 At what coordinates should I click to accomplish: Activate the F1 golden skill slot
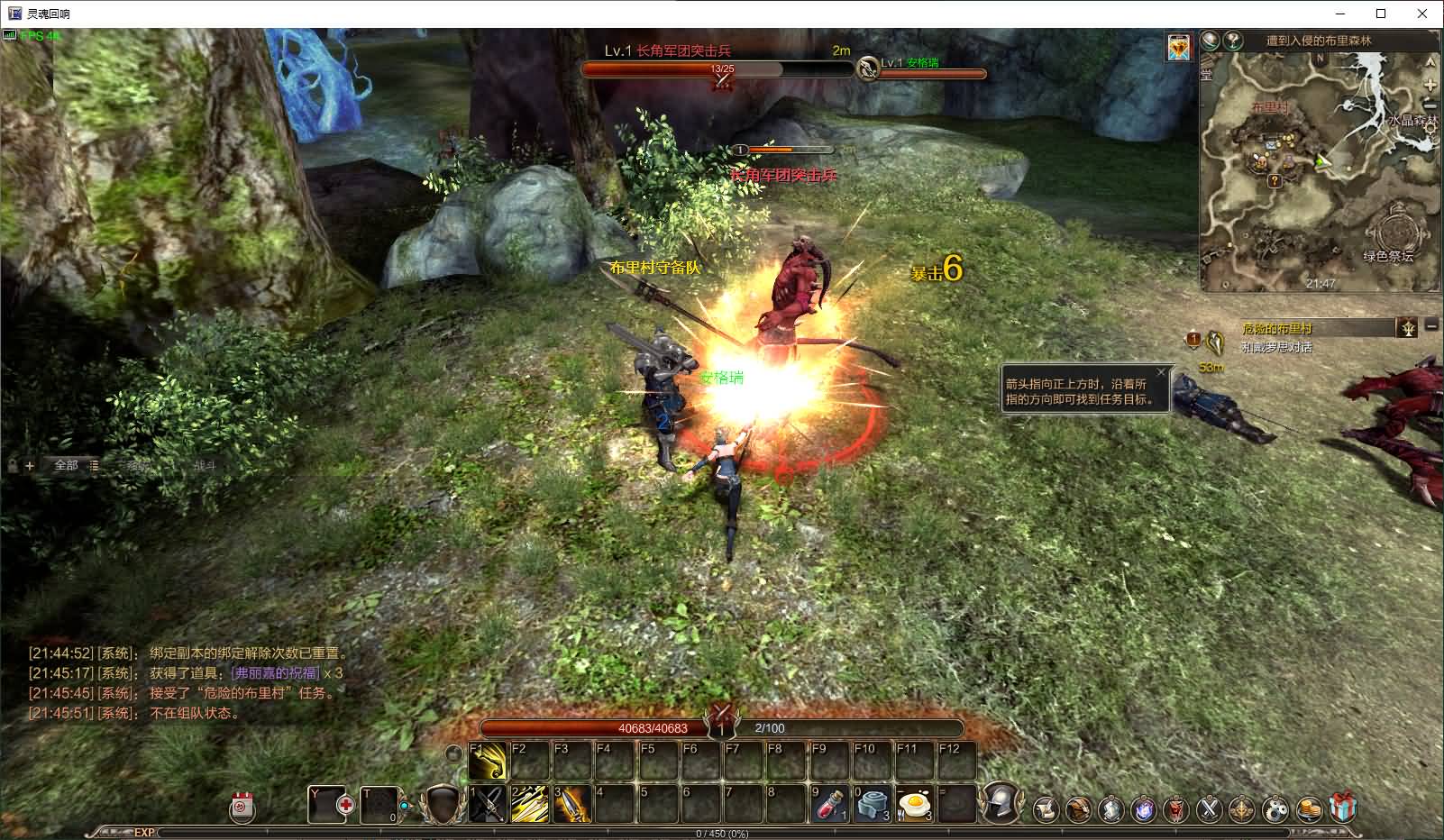click(x=488, y=762)
